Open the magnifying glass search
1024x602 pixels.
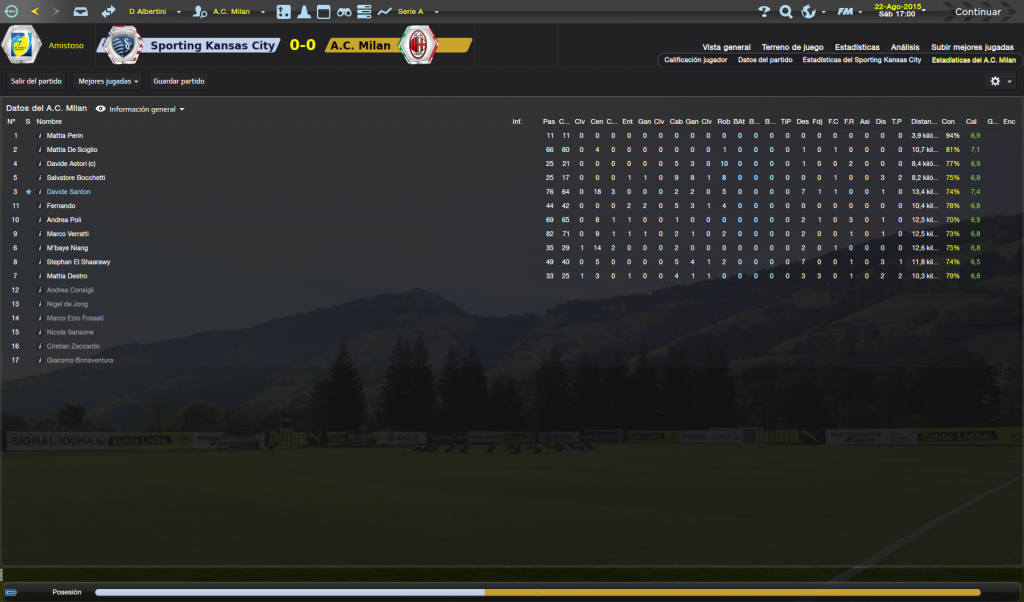click(x=786, y=12)
